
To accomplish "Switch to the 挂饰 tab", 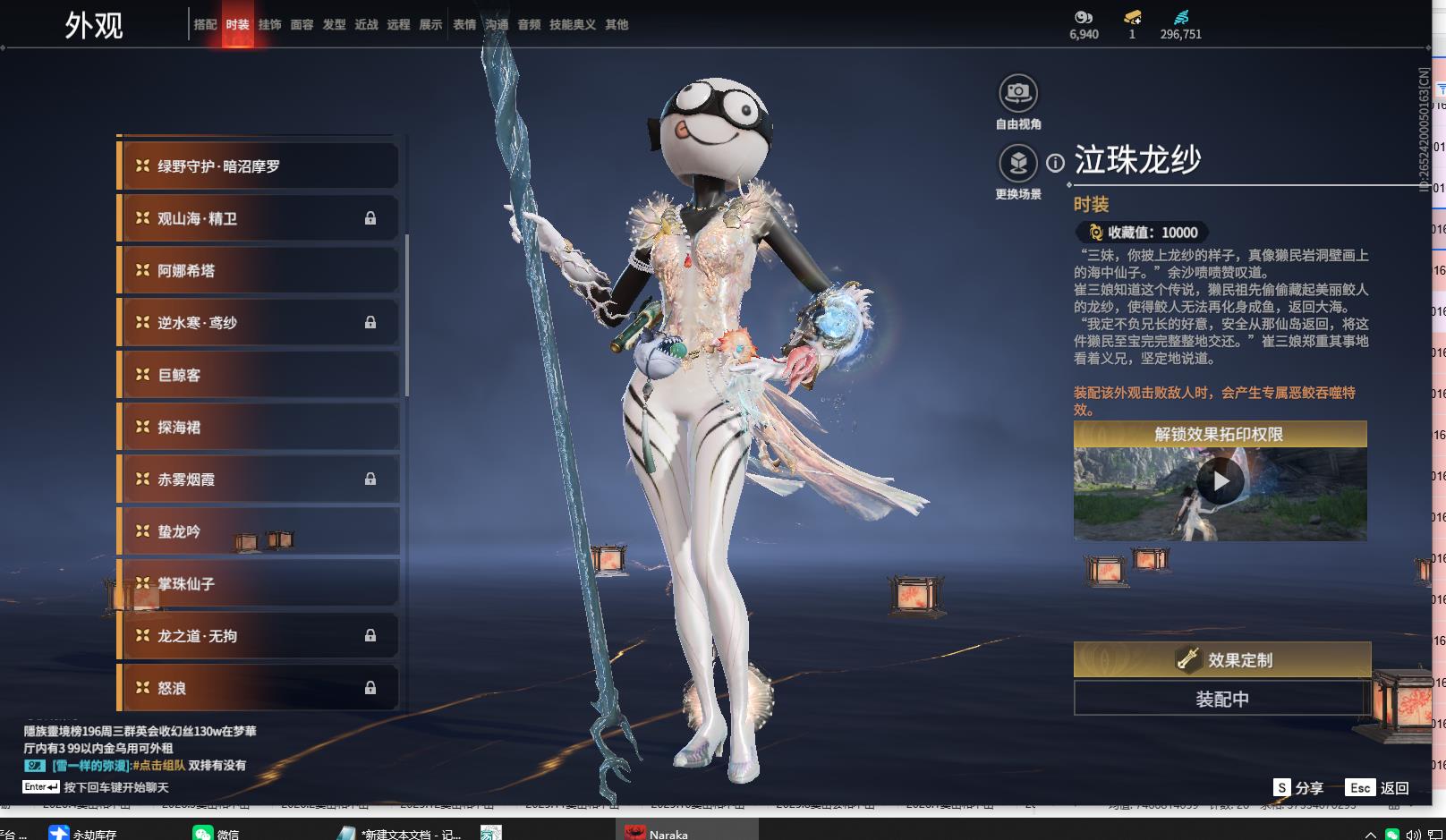I will [x=269, y=25].
